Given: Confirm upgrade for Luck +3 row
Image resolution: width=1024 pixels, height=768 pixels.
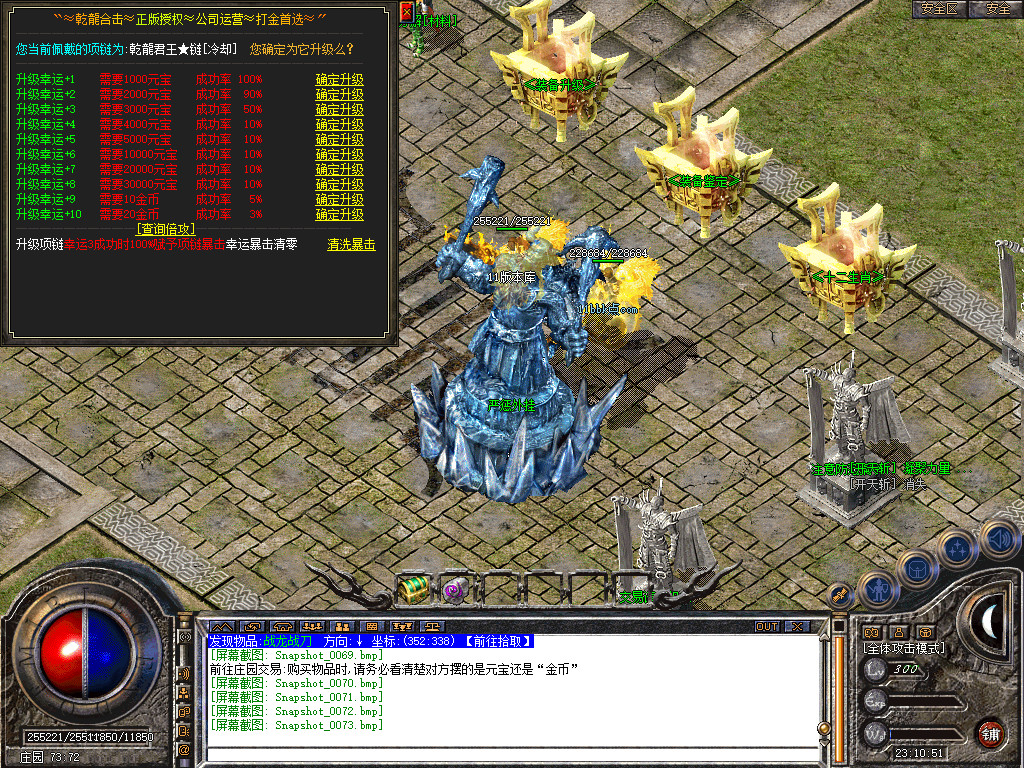Looking at the screenshot, I should pos(339,110).
